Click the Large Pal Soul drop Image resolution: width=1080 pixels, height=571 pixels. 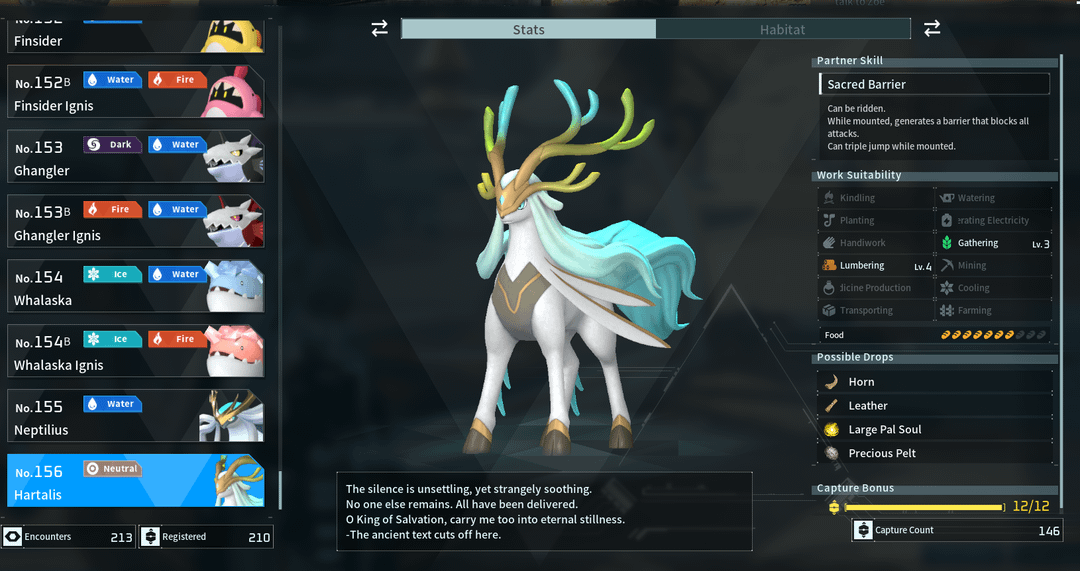pyautogui.click(x=934, y=430)
